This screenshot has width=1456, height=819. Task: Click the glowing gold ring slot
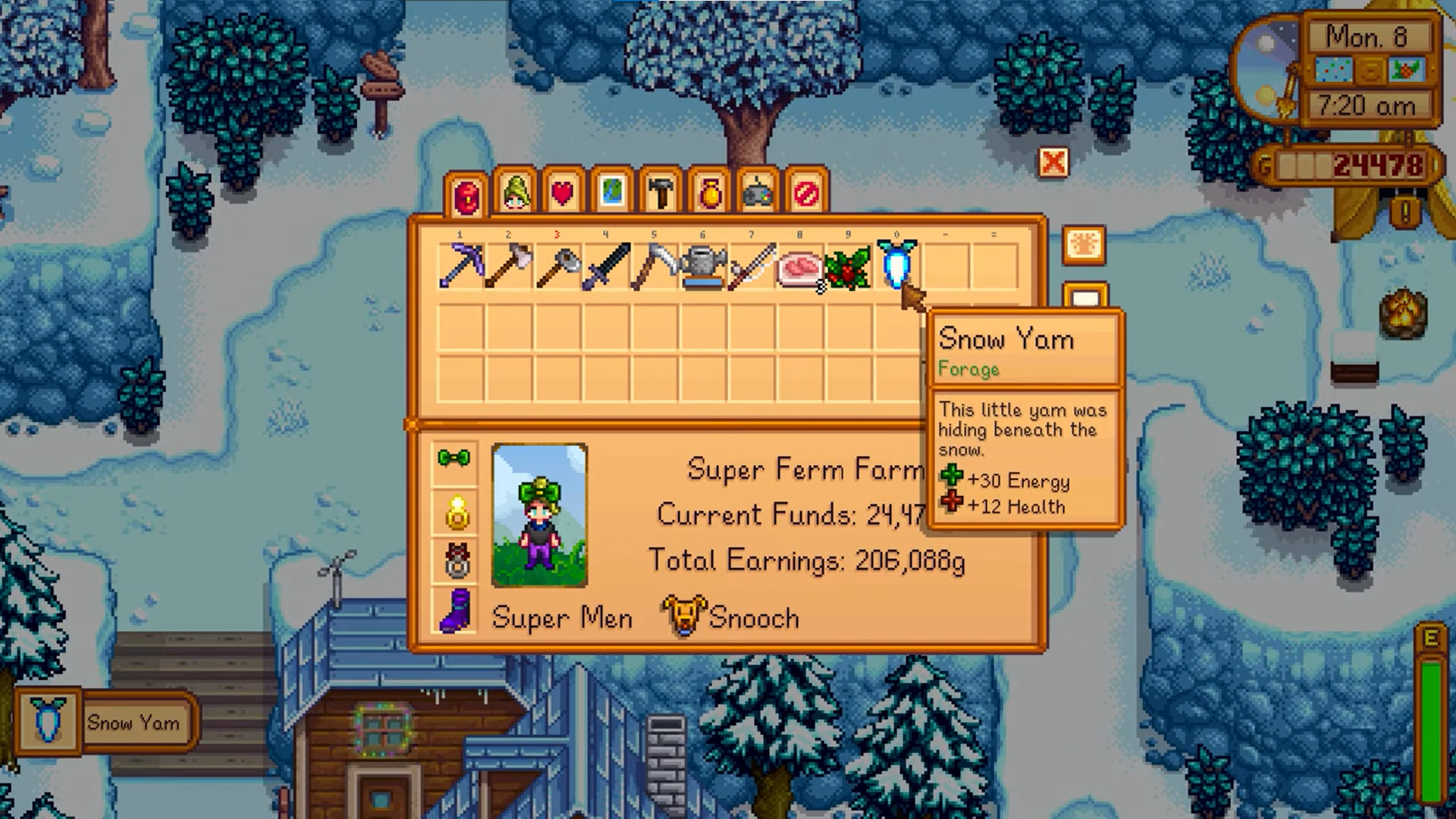(x=457, y=513)
